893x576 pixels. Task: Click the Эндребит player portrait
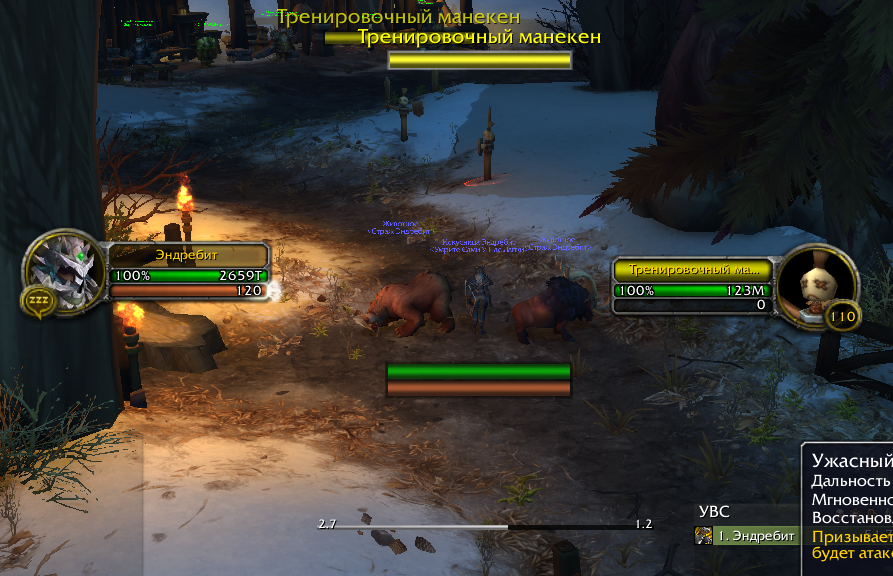tap(64, 270)
